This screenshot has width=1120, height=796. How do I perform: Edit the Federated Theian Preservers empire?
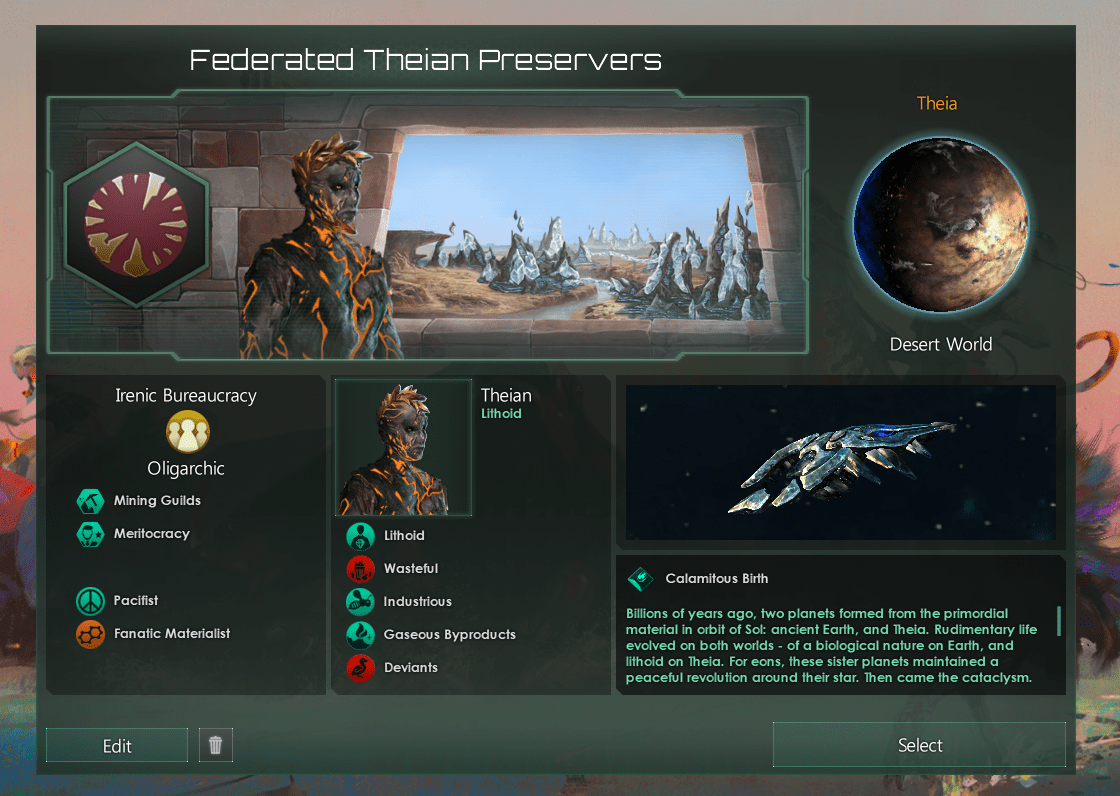117,746
